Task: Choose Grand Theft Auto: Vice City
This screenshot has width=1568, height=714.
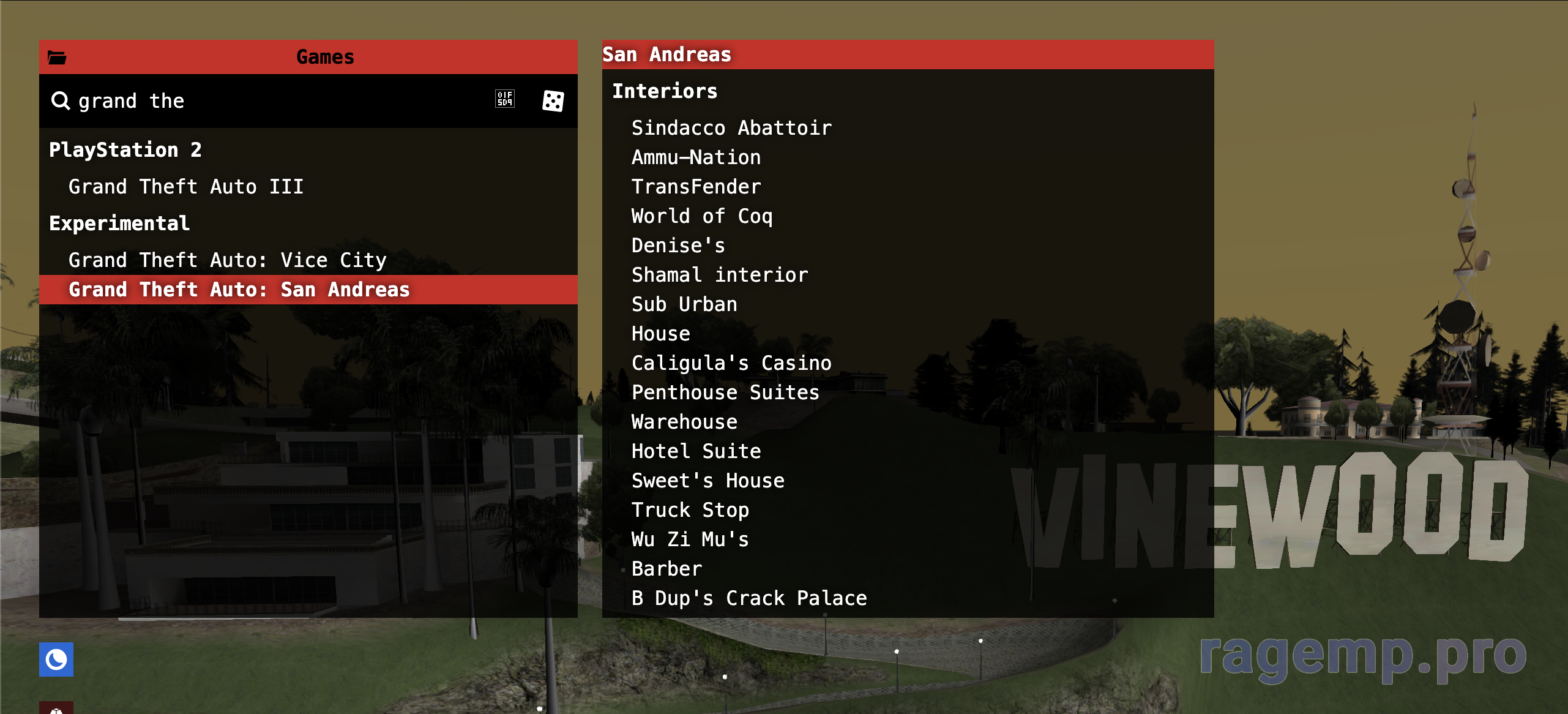Action: [227, 260]
